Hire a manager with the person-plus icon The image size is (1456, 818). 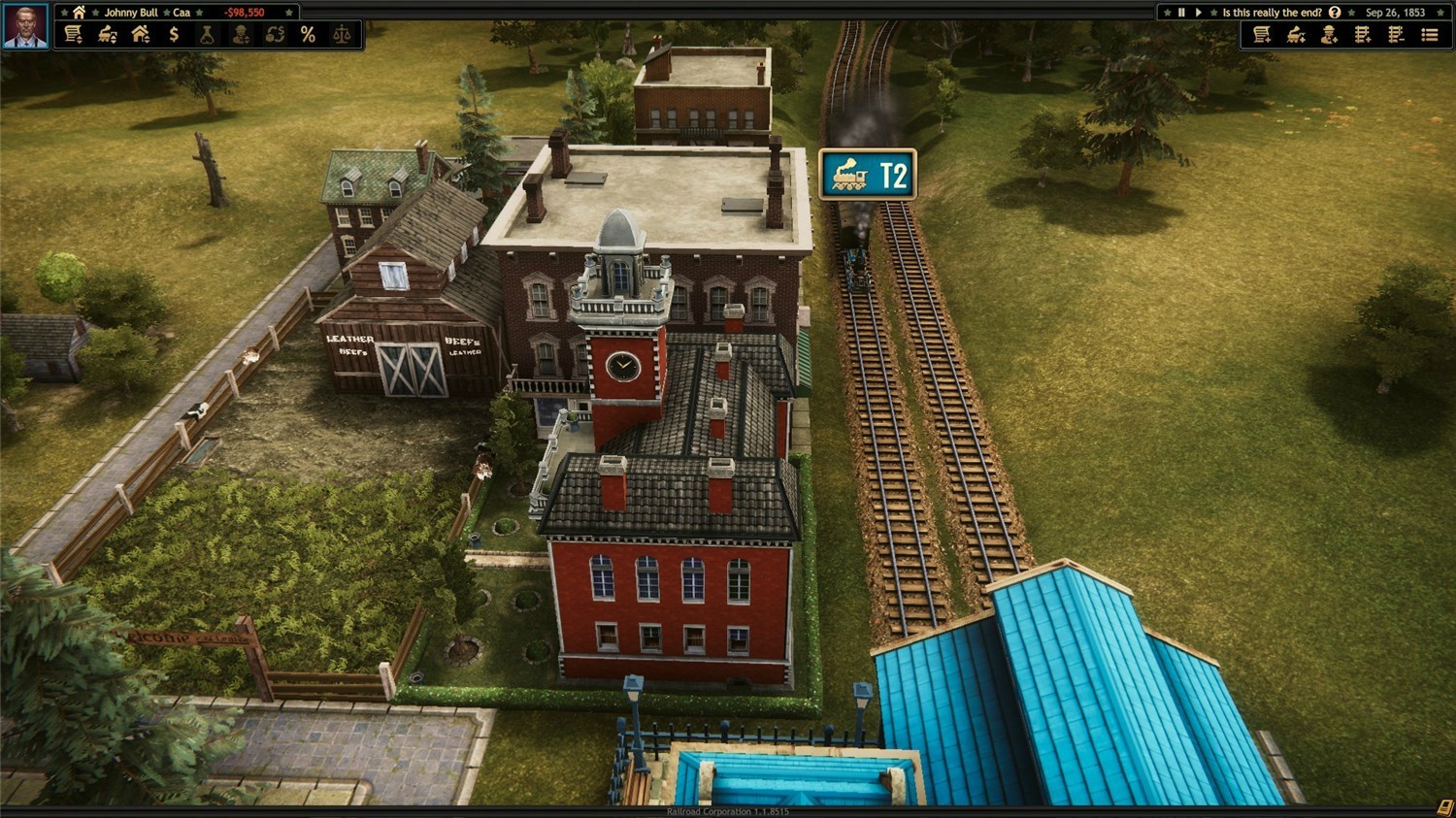(1328, 35)
